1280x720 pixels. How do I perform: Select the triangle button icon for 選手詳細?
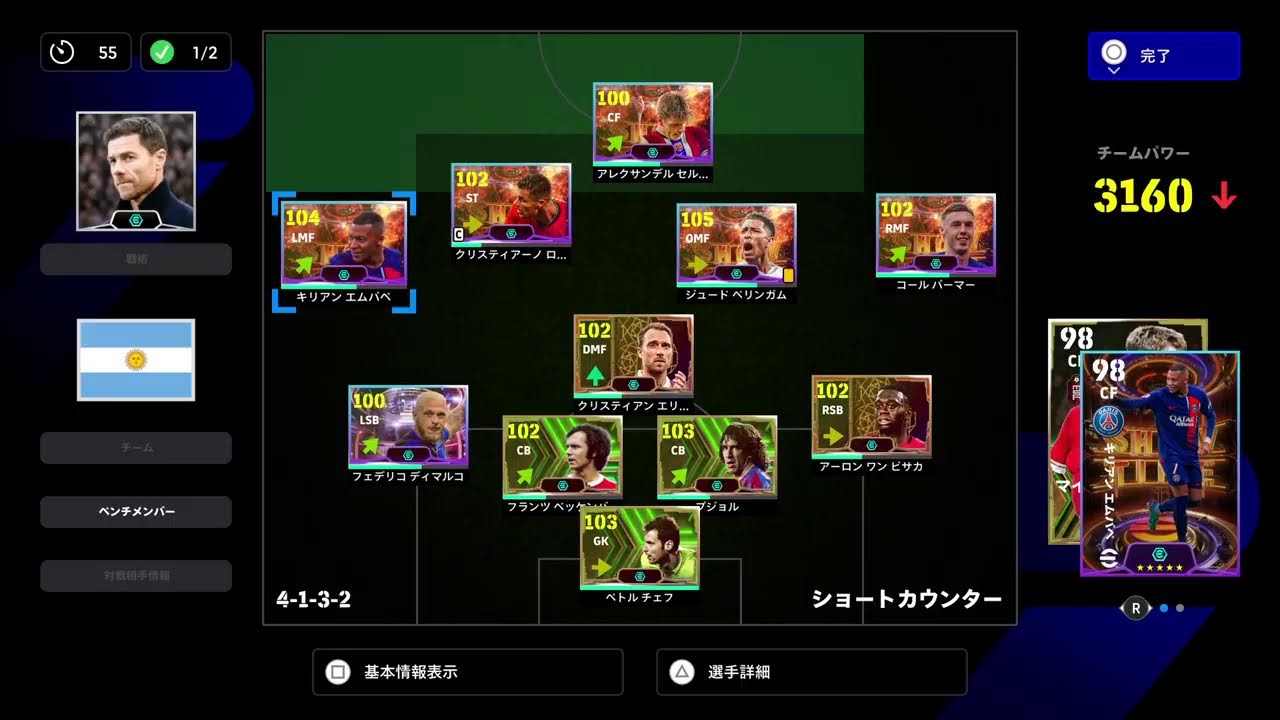coord(681,671)
